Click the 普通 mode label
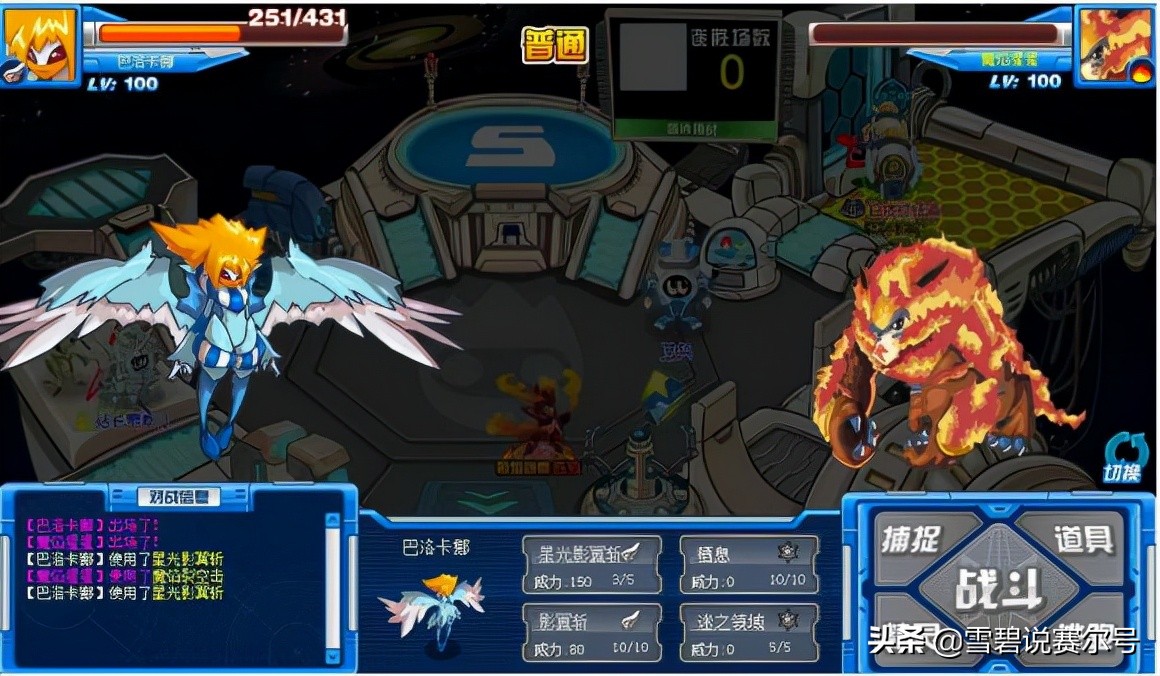 point(555,45)
